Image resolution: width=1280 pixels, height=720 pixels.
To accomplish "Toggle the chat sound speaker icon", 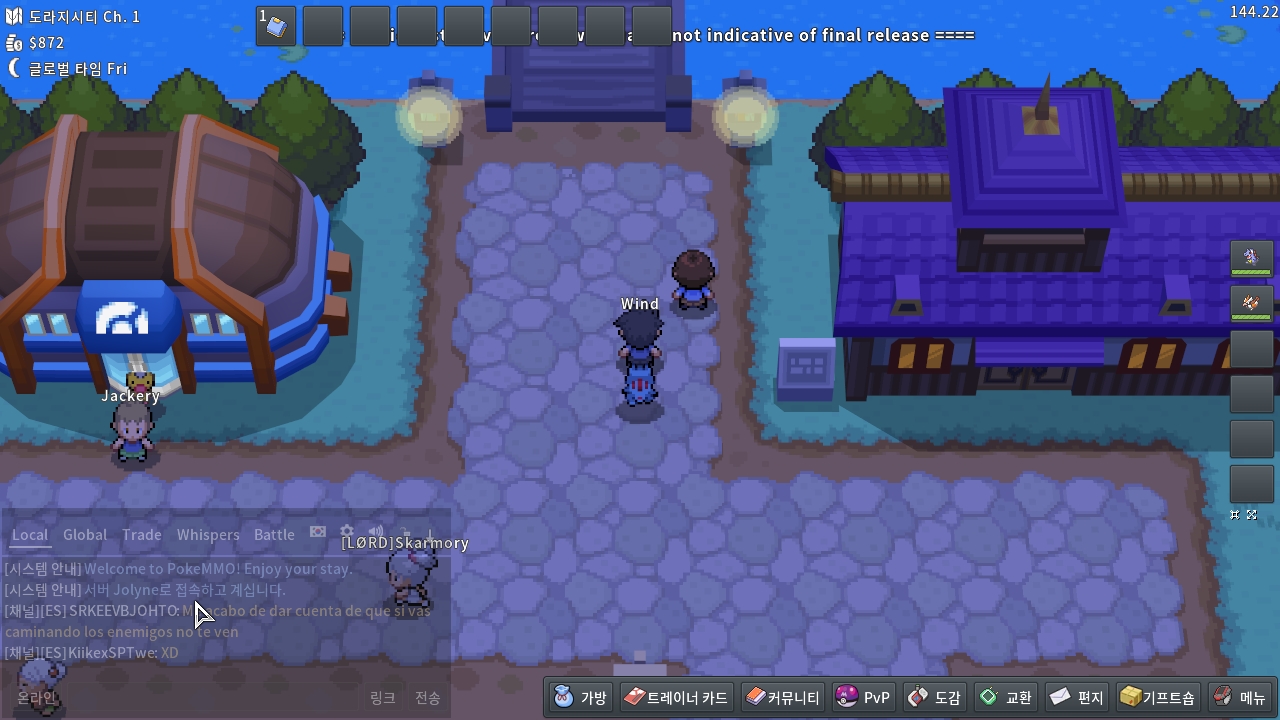I will [x=376, y=533].
